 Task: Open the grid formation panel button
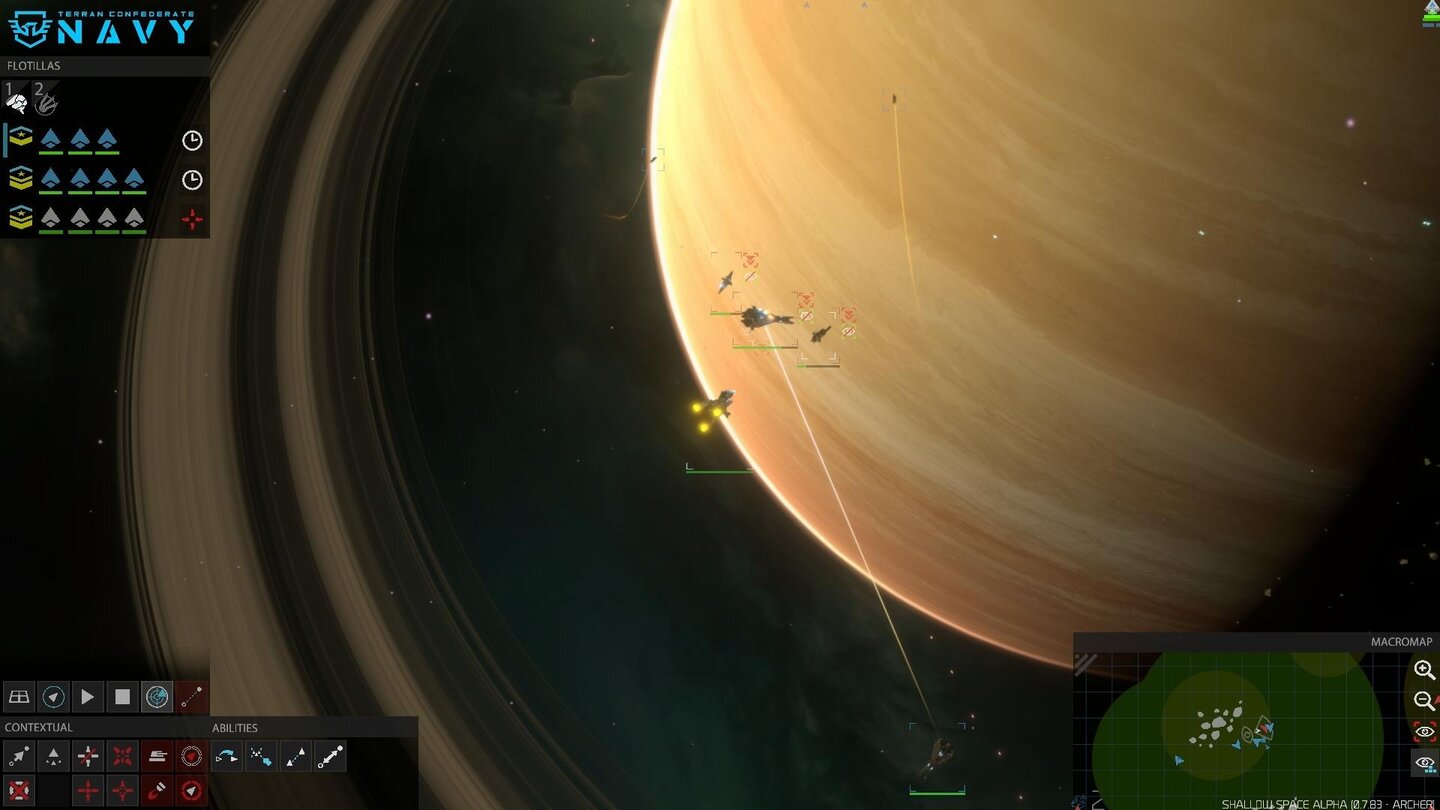click(18, 696)
